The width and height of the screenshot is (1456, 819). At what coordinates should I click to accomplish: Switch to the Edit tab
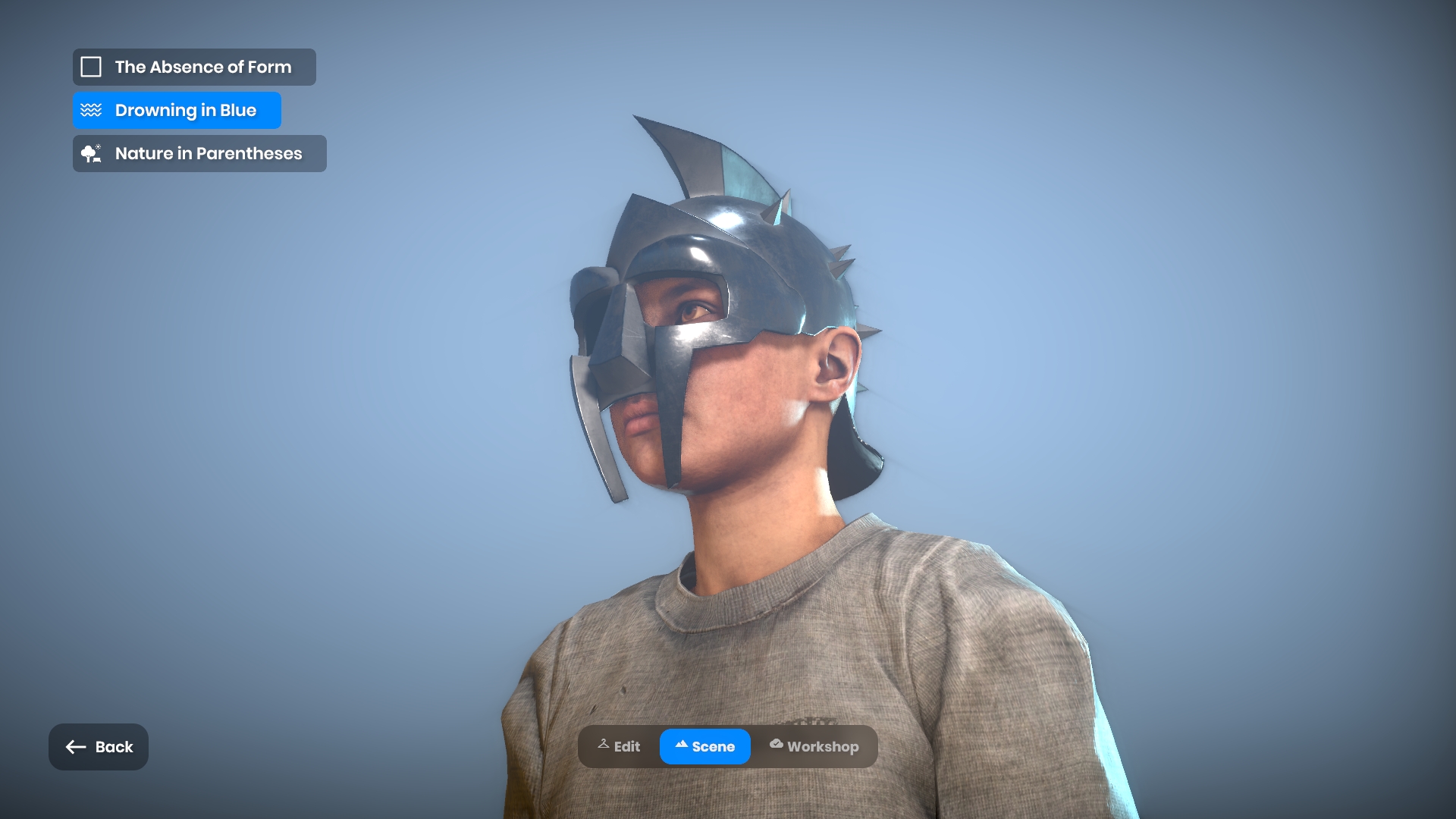click(x=620, y=747)
